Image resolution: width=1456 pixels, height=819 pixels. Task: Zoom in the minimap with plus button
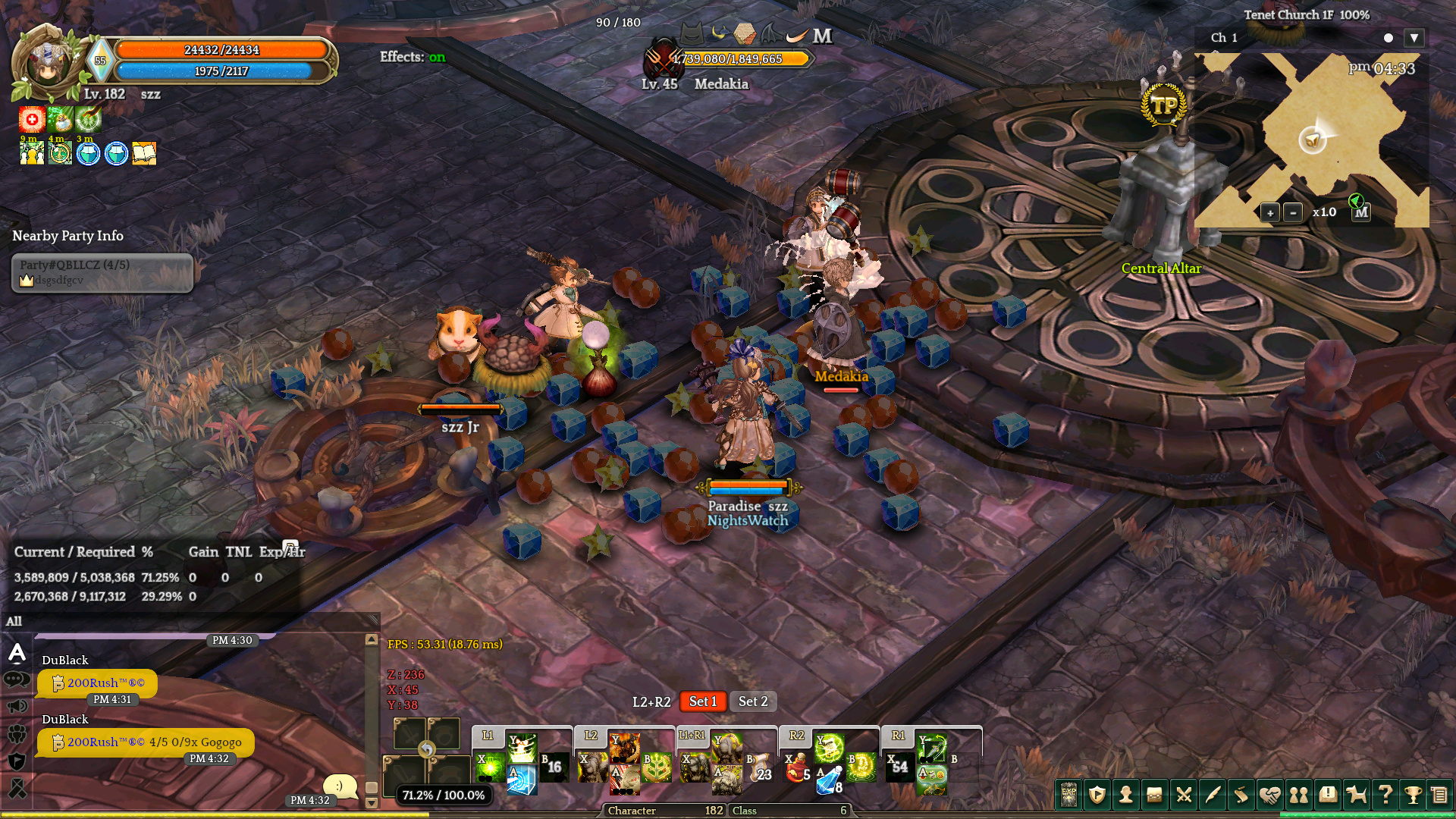tap(1270, 213)
